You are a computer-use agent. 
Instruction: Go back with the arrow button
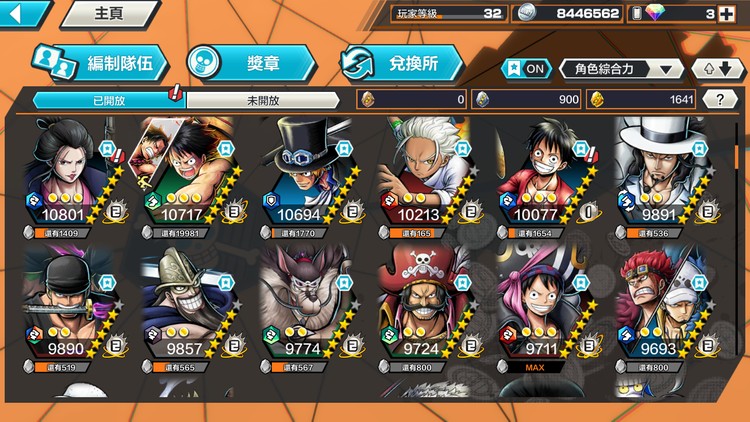click(24, 14)
